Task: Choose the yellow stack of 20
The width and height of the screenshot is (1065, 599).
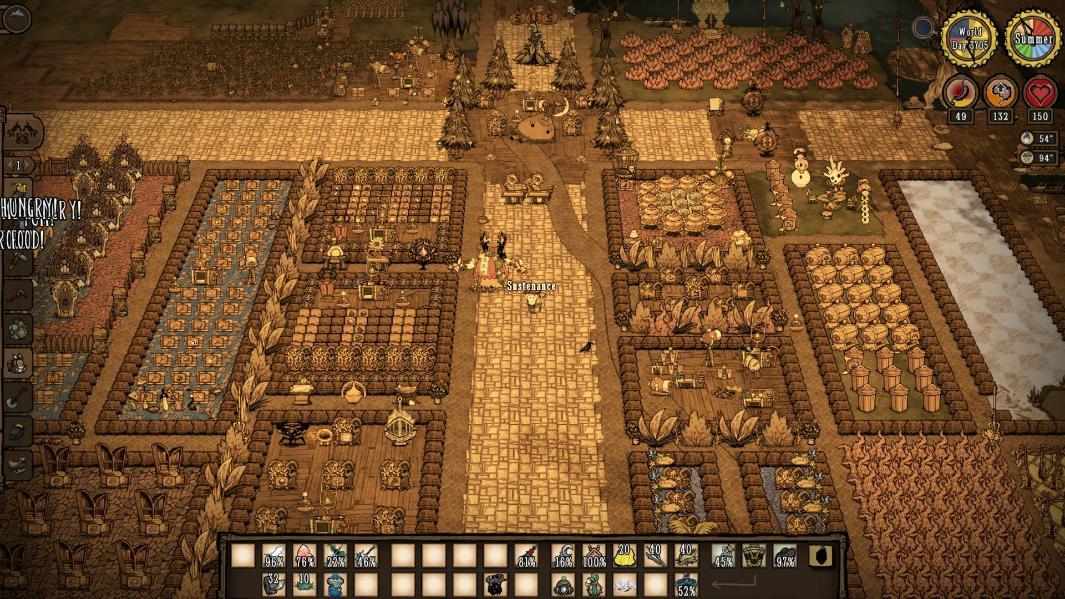Action: coord(625,556)
